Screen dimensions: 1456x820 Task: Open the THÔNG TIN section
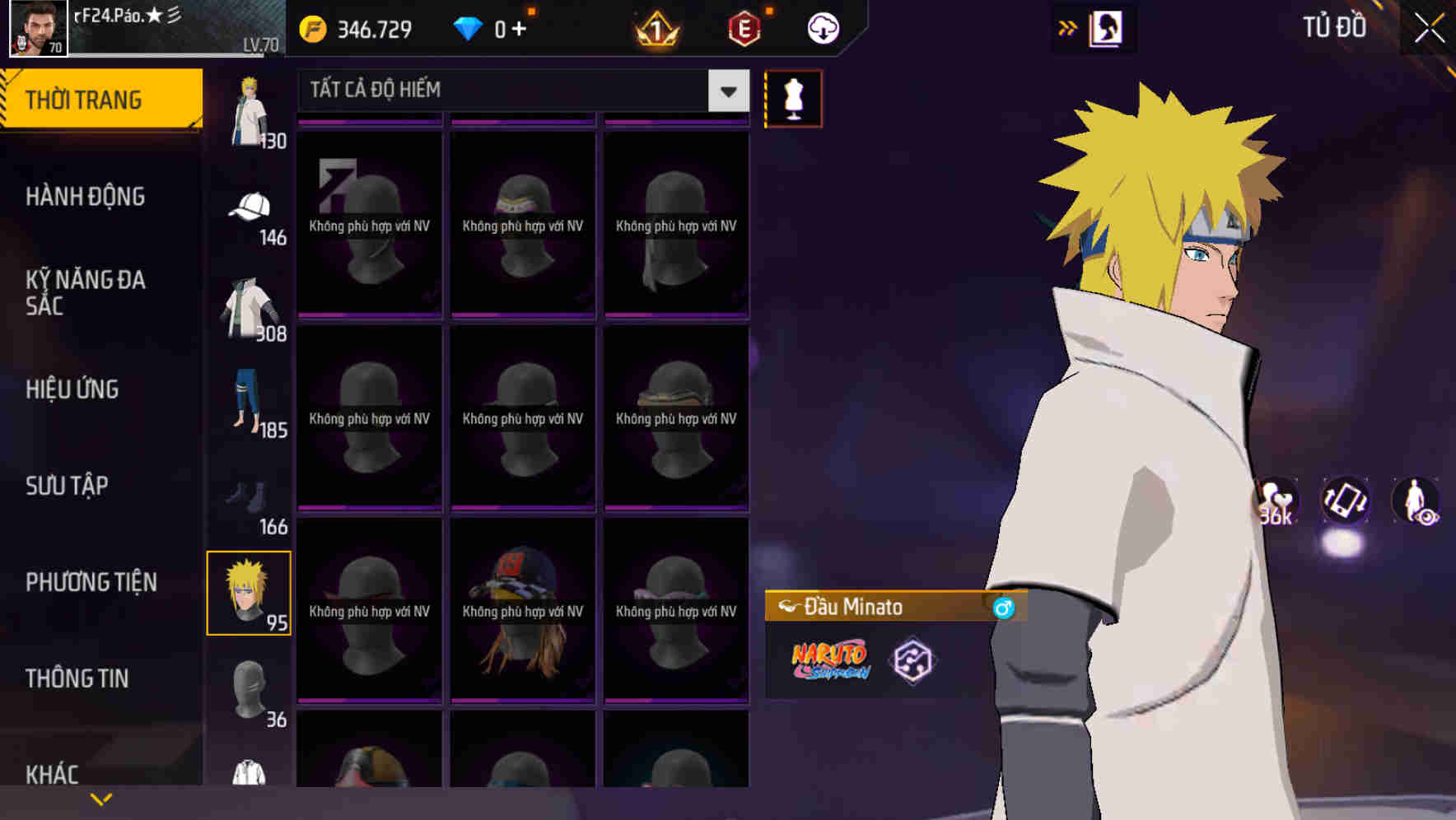tap(76, 678)
